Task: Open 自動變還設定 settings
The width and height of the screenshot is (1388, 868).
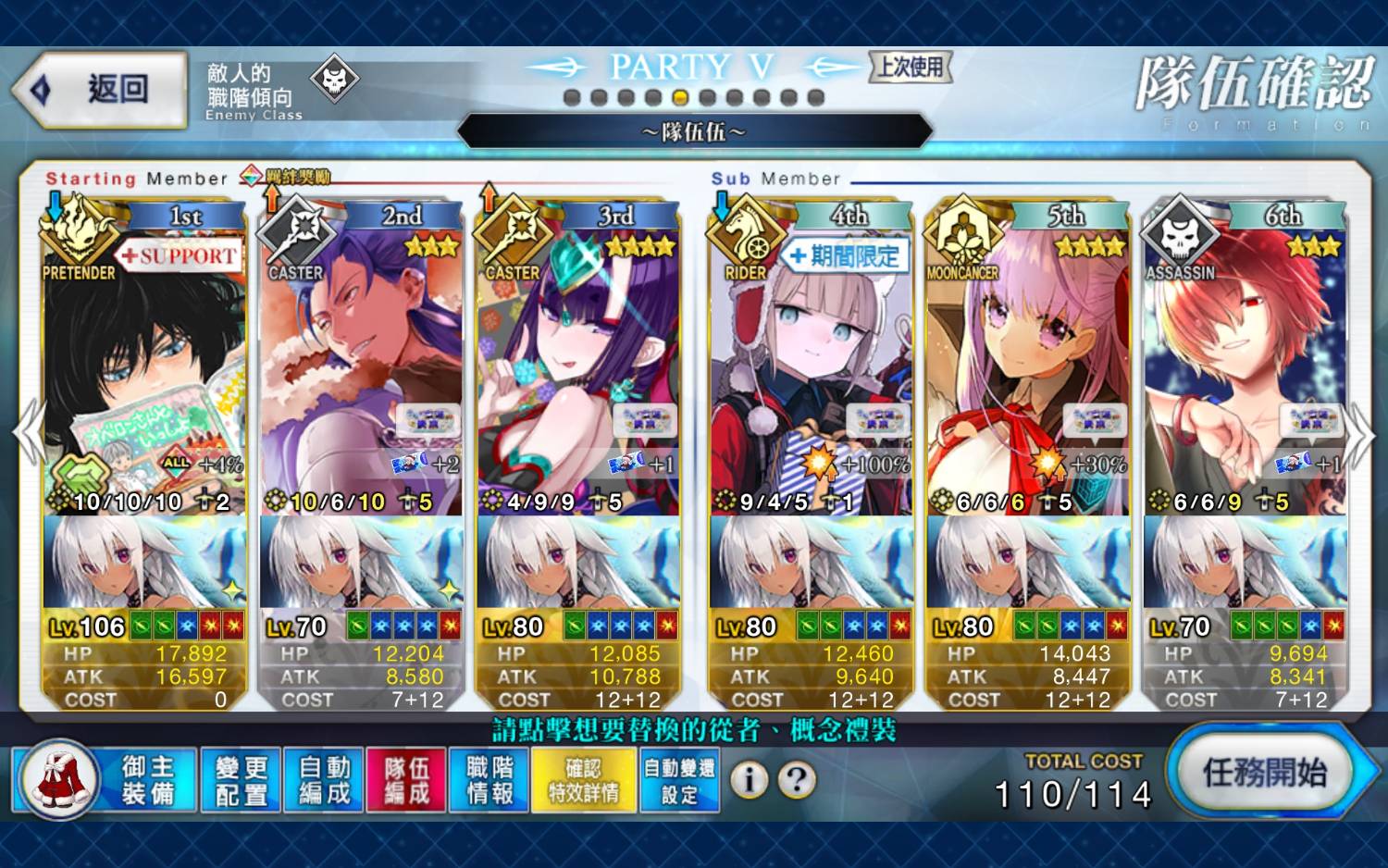Action: 679,780
